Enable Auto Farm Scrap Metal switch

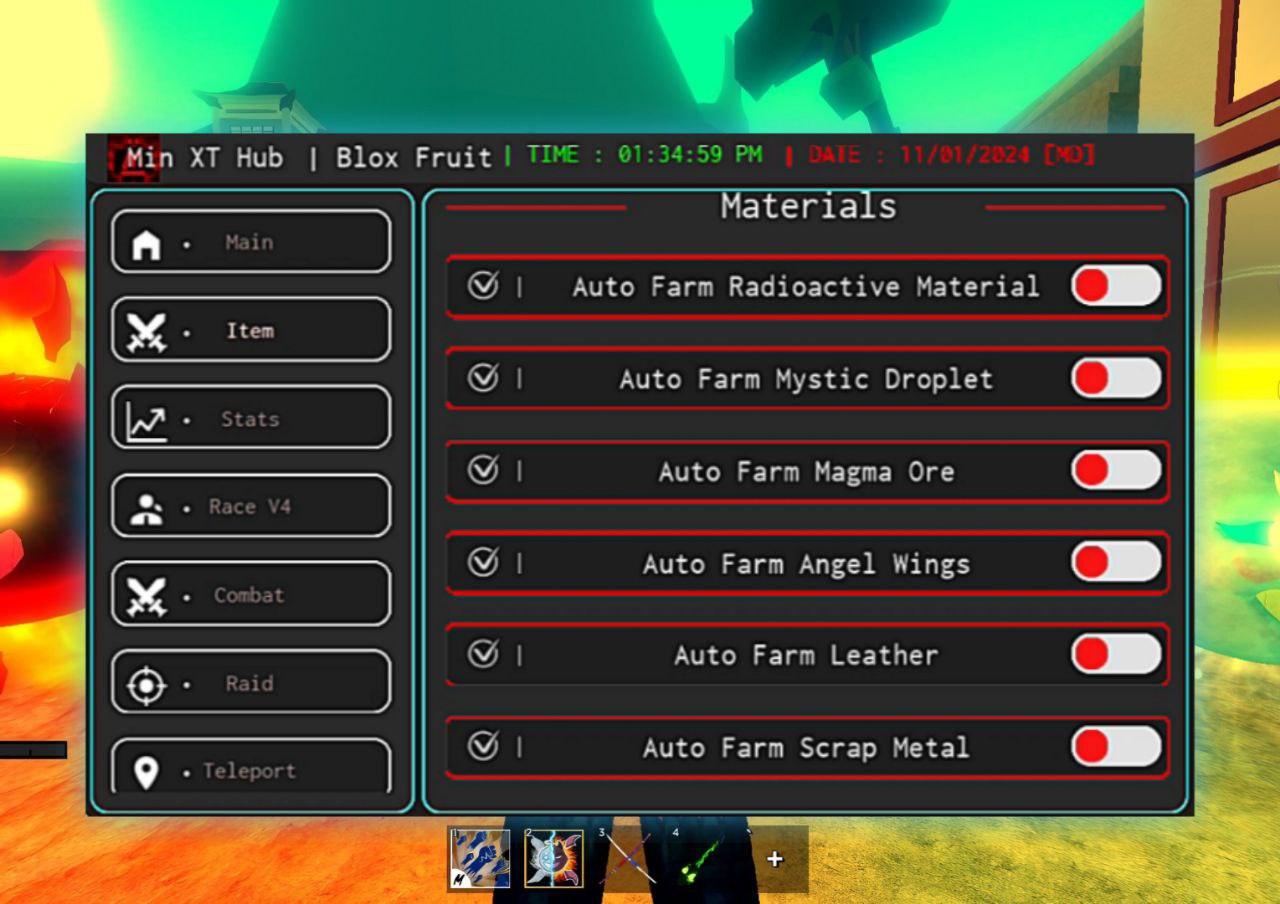pyautogui.click(x=1116, y=747)
